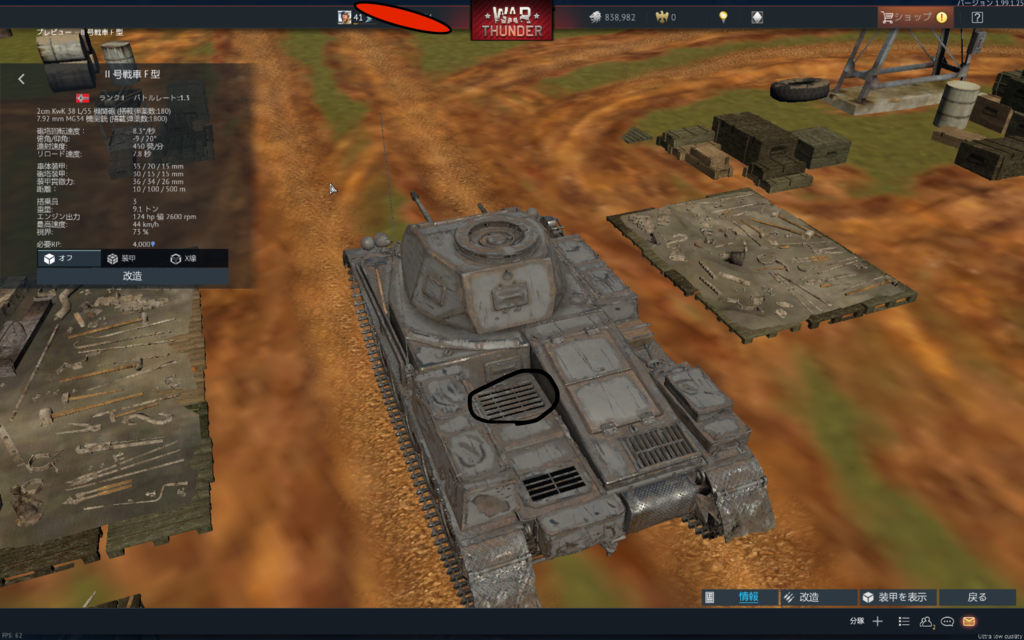
Task: Click the War Thunder logo
Action: coord(512,20)
